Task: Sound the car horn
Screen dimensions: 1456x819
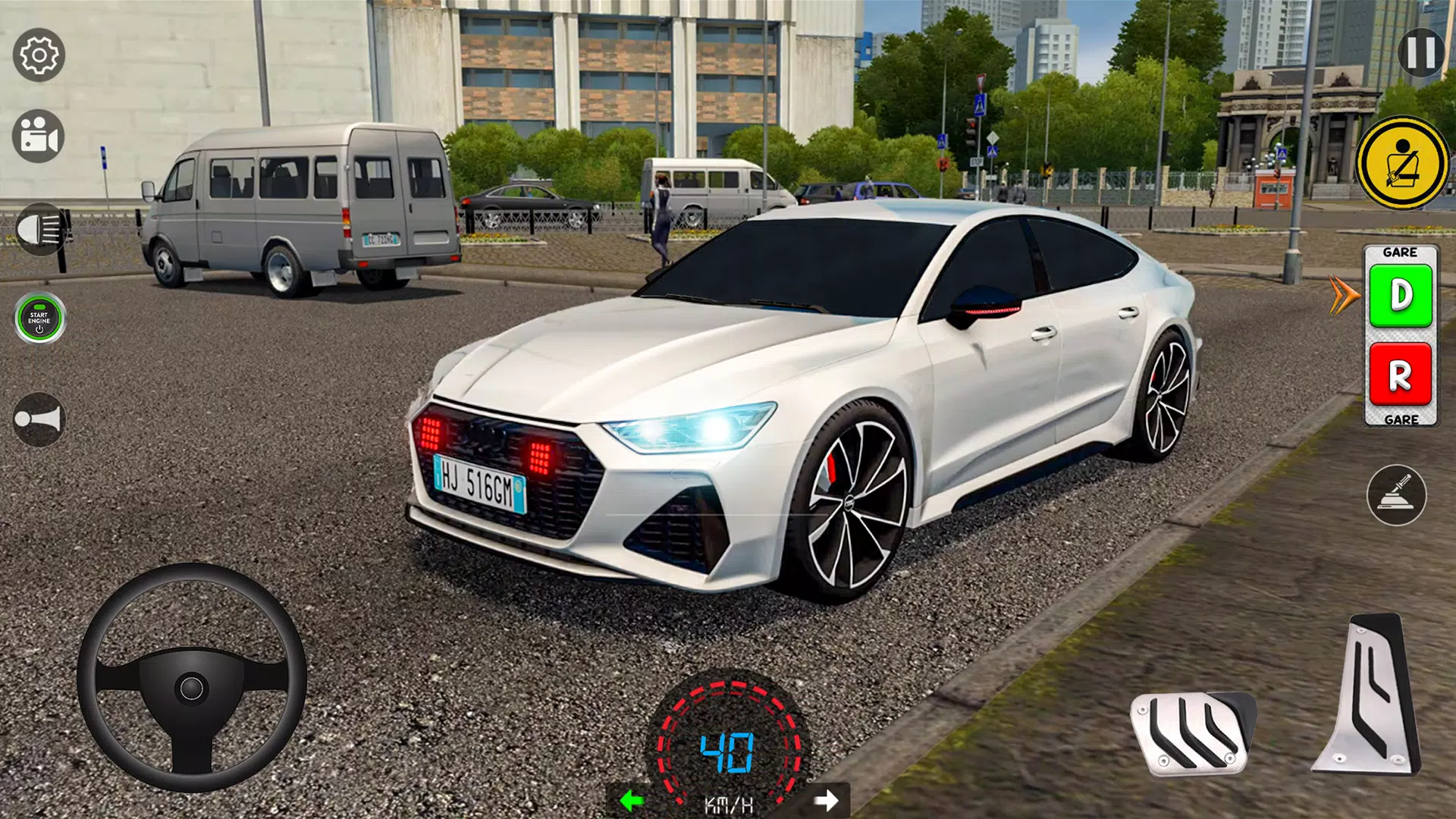Action: click(39, 419)
